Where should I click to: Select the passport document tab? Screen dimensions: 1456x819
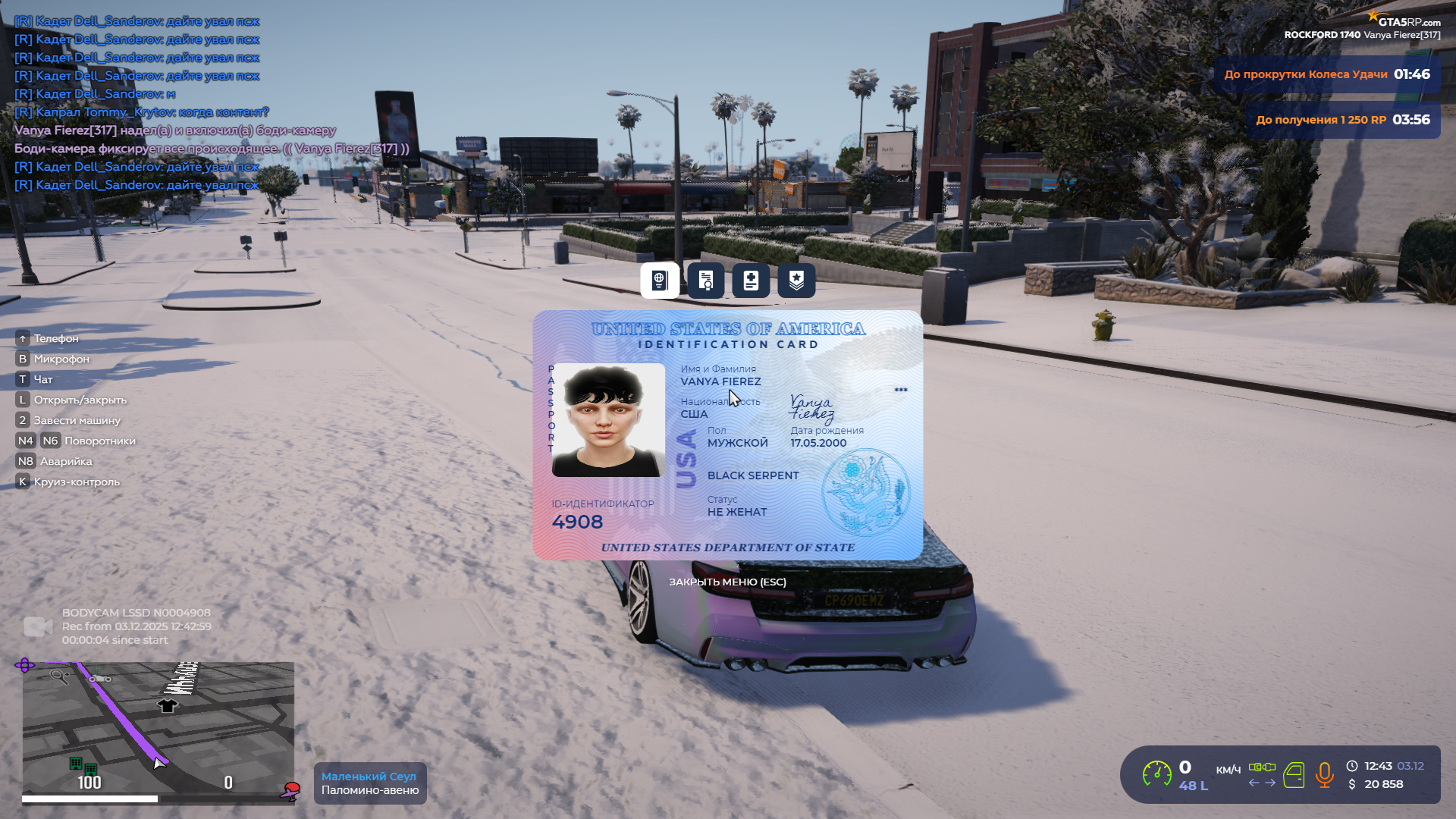[660, 281]
